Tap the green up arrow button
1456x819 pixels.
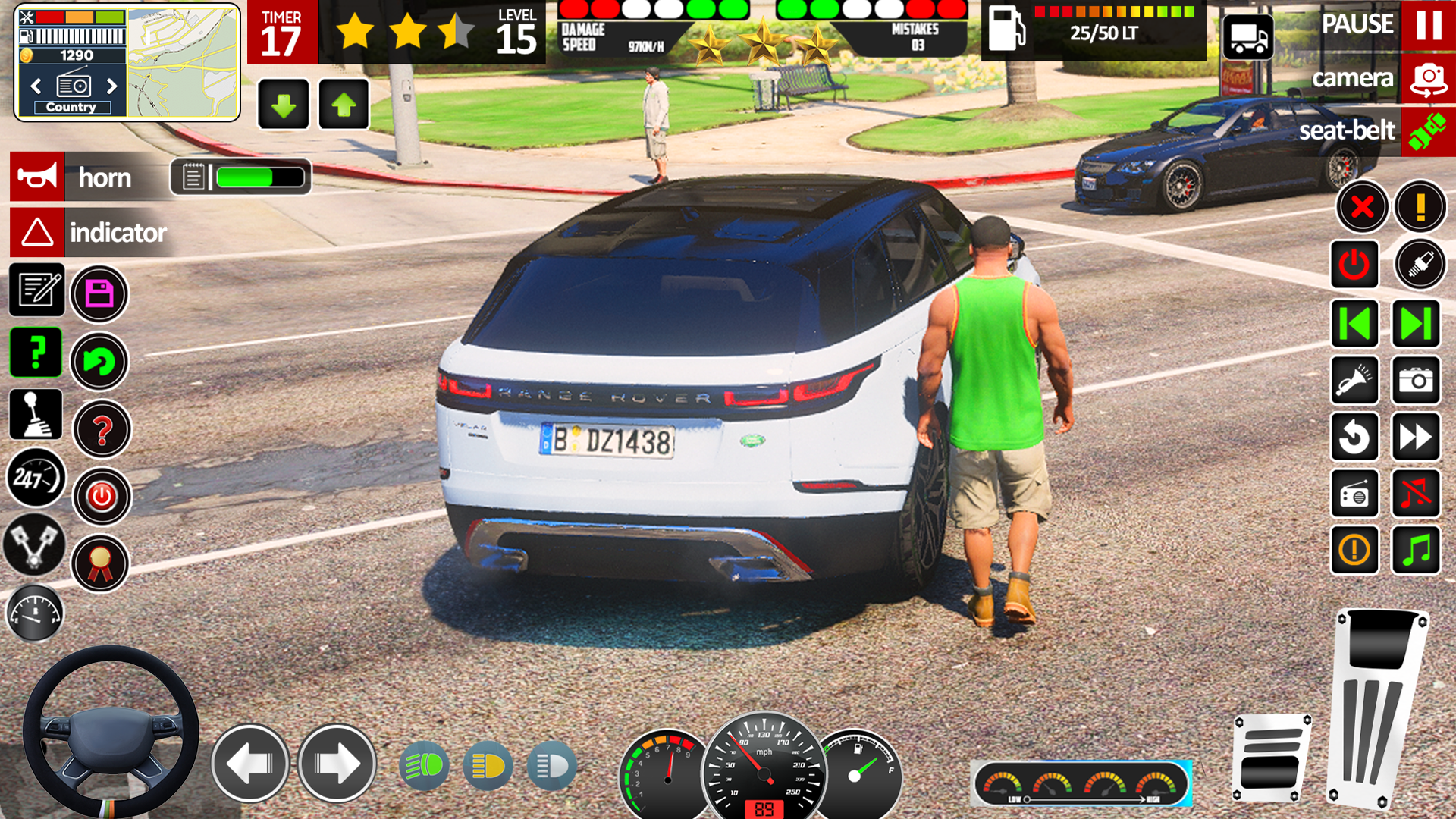point(344,105)
